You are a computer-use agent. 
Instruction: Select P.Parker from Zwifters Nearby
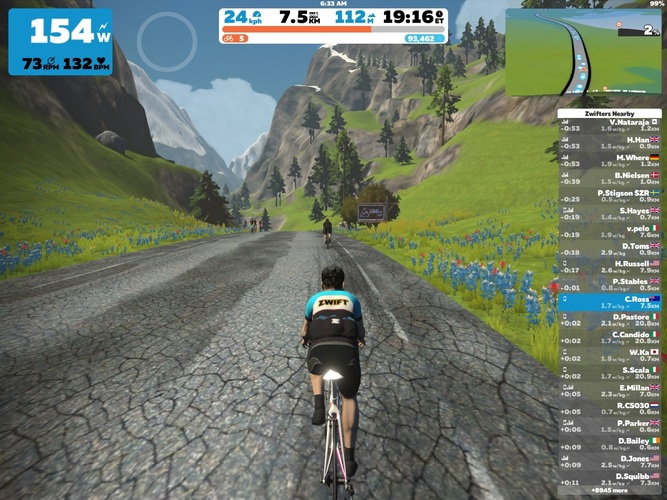tap(611, 425)
